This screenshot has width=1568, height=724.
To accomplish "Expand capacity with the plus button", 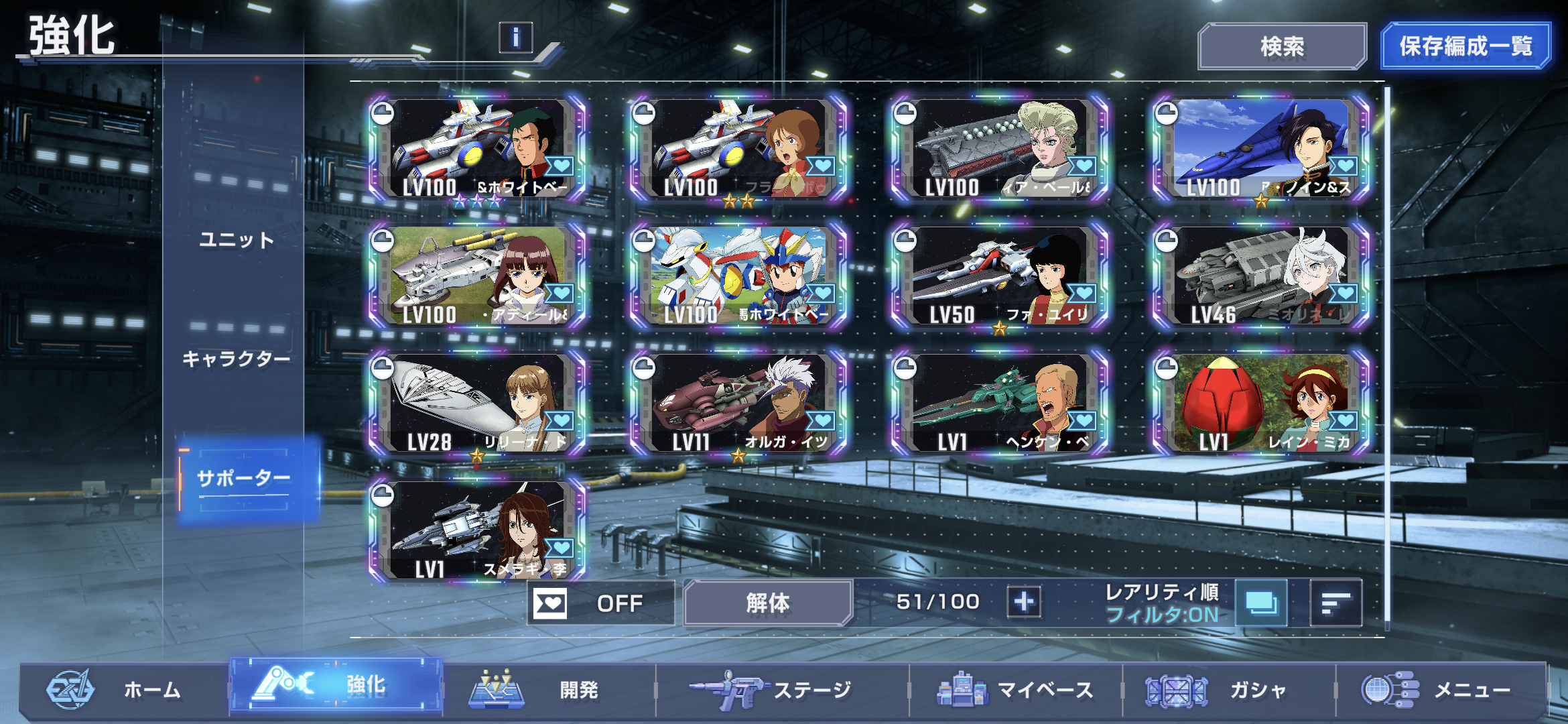I will (x=1024, y=602).
